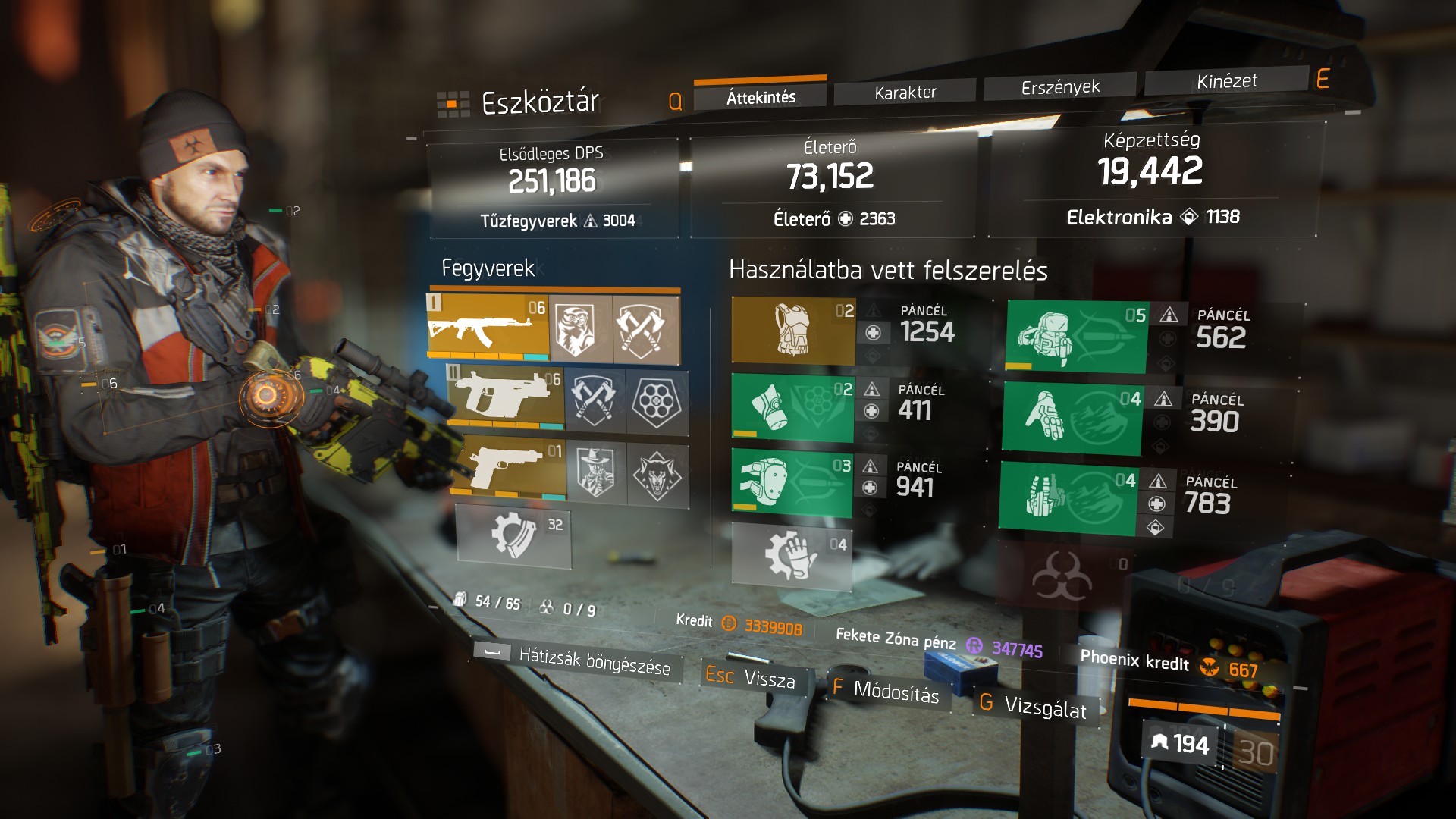Viewport: 1456px width, 819px height.
Task: Select the body armor vest slot
Action: pyautogui.click(x=793, y=331)
